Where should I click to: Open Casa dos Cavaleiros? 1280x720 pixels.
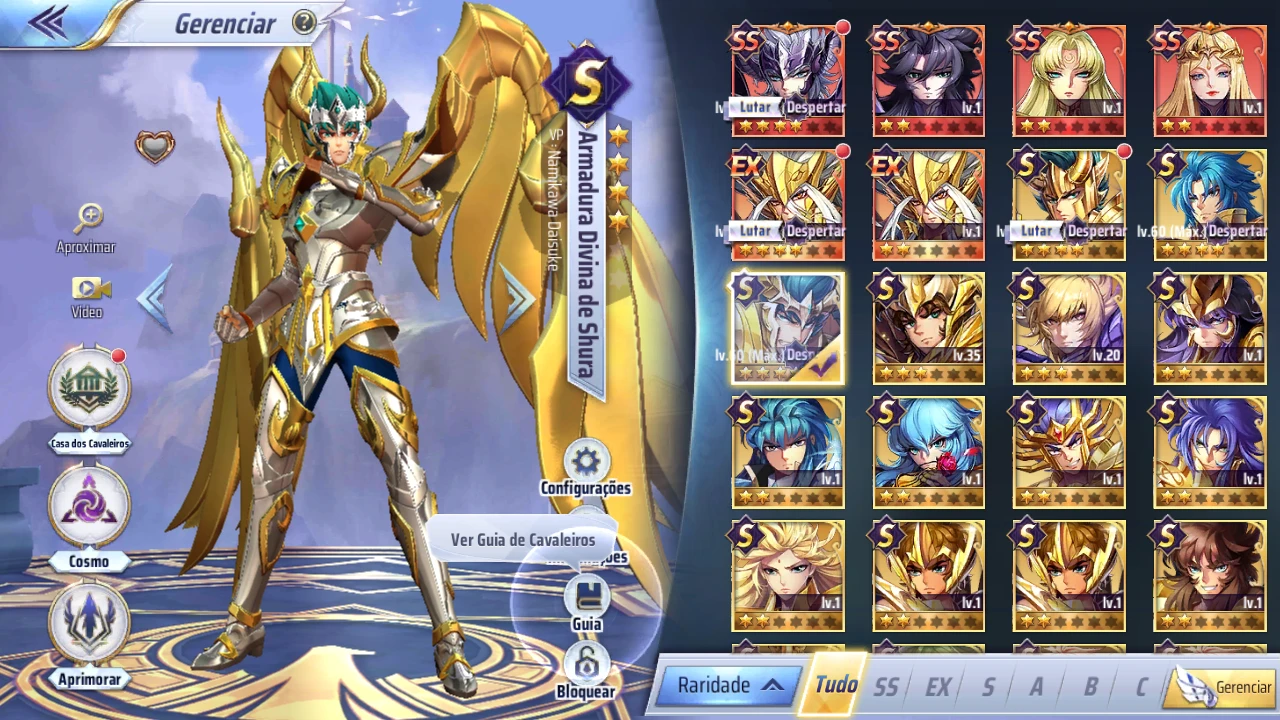90,390
